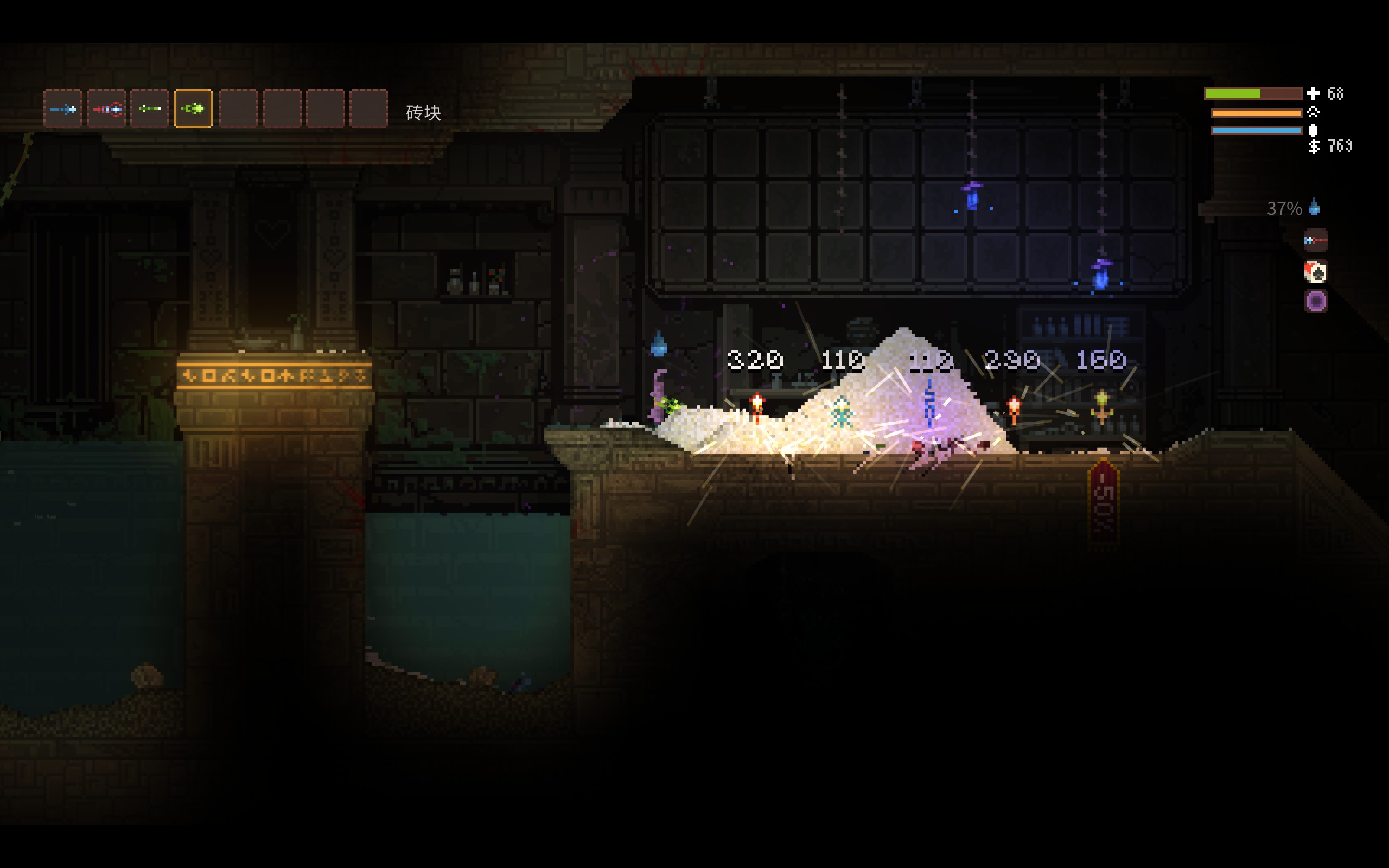The height and width of the screenshot is (868, 1389).
Task: Select the blue wand slot
Action: [62, 108]
